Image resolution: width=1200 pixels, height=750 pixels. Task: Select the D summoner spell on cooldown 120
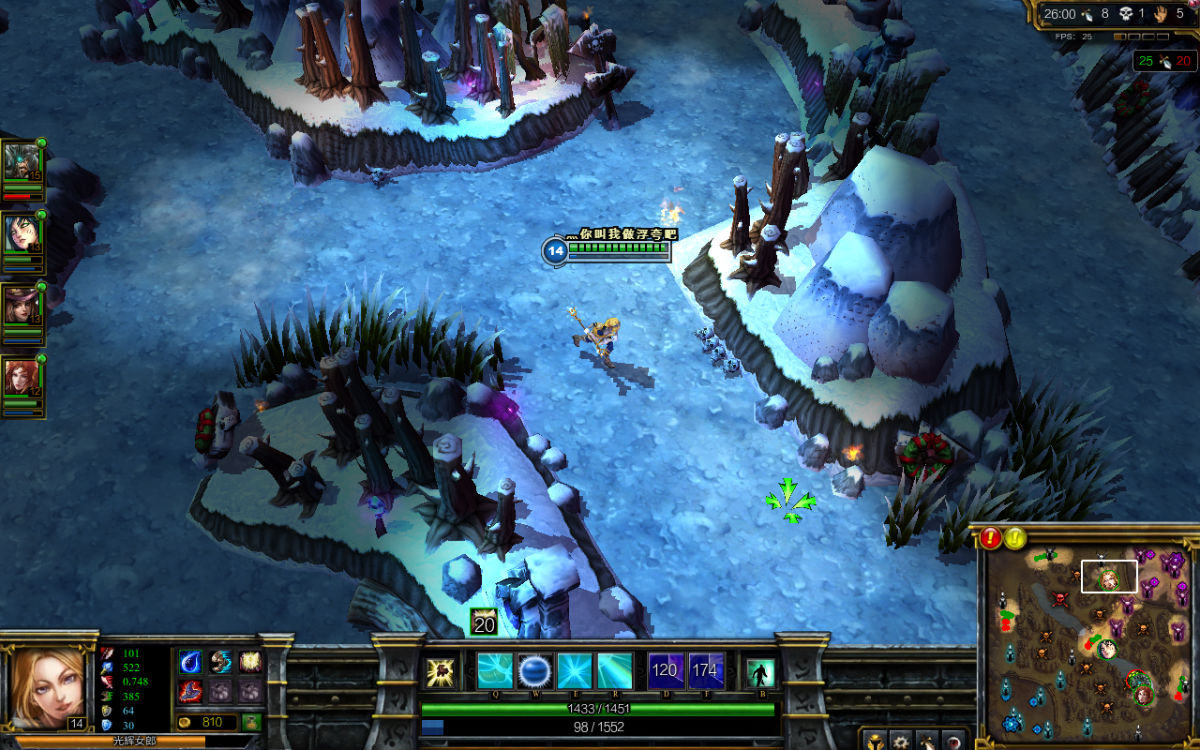[x=665, y=670]
